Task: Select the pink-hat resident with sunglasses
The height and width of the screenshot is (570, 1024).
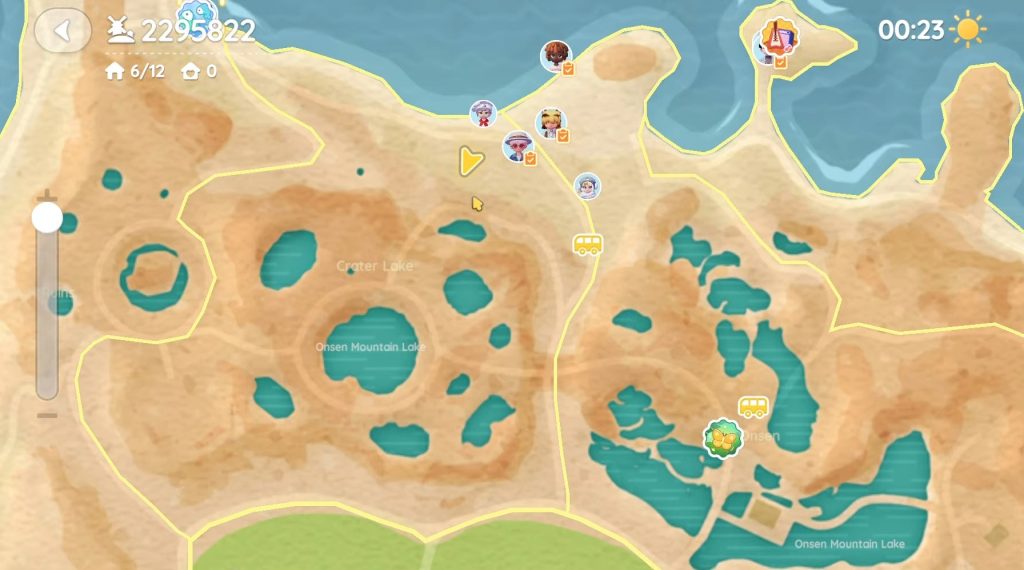Action: (x=518, y=147)
